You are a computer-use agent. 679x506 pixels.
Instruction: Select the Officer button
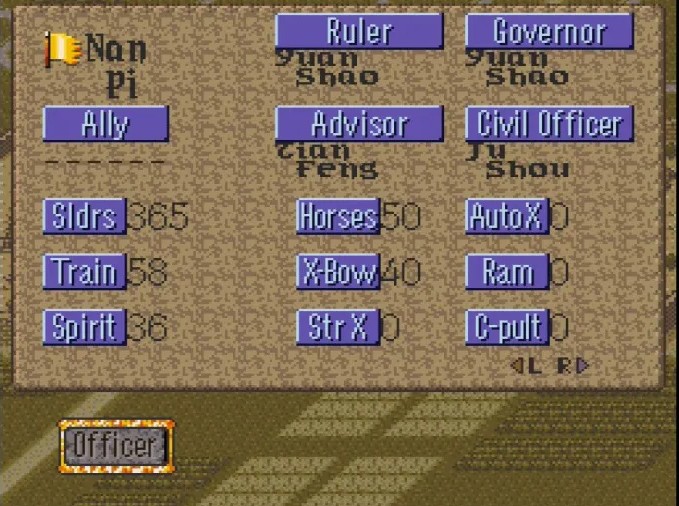116,445
